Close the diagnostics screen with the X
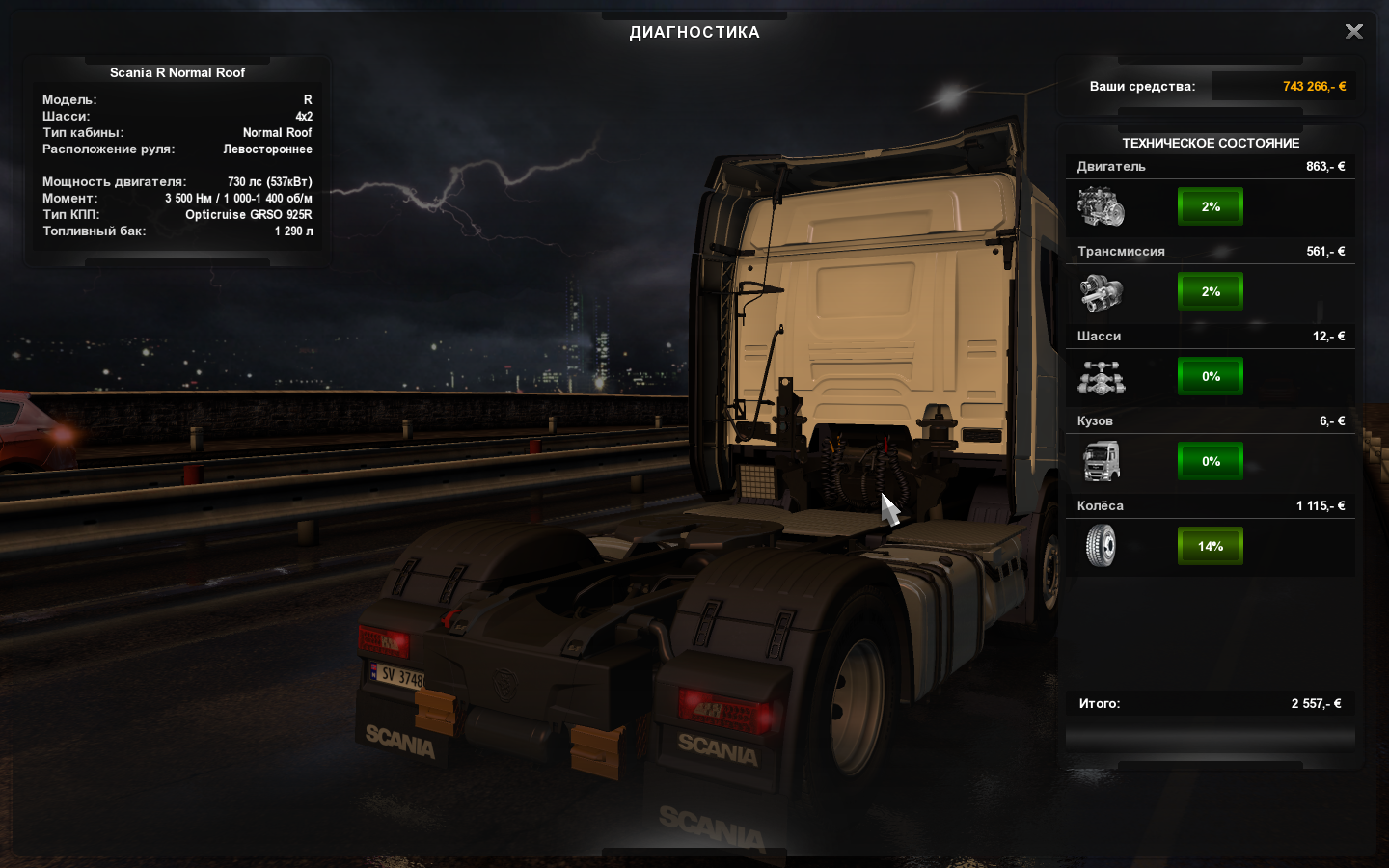Image resolution: width=1389 pixels, height=868 pixels. click(1353, 32)
